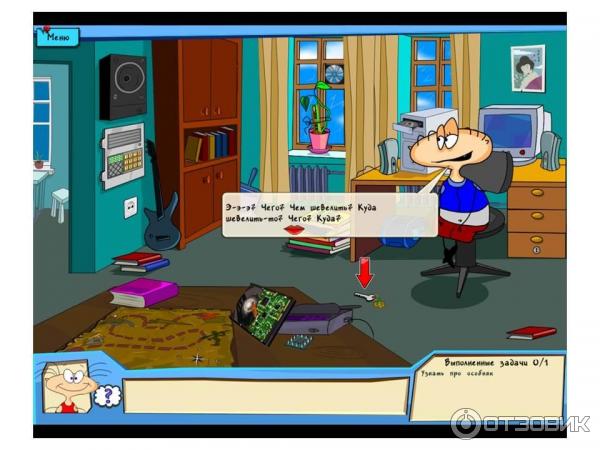Click the question mark thought bubble

coord(106,397)
